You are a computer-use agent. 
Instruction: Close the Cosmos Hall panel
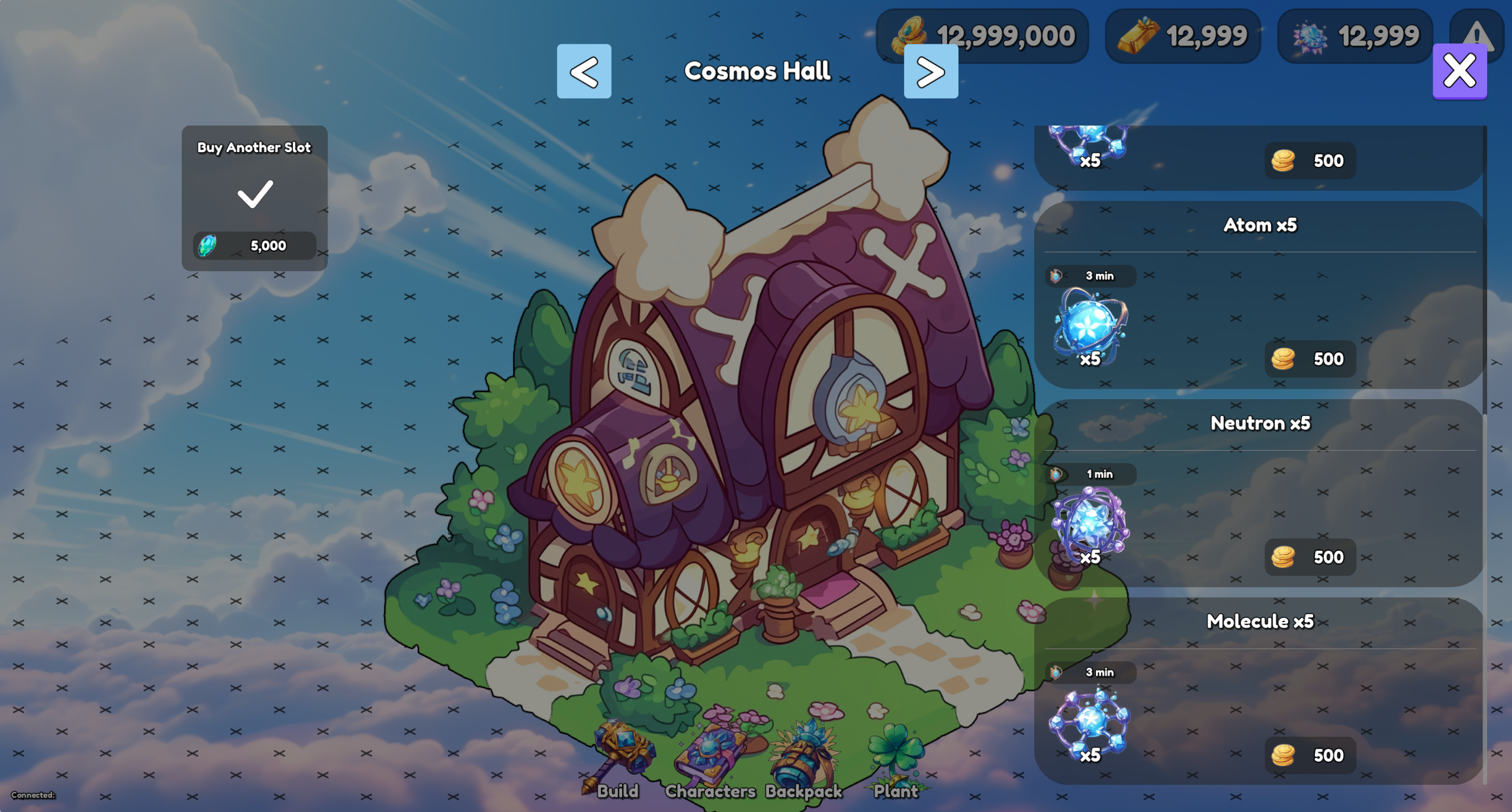coord(1459,70)
